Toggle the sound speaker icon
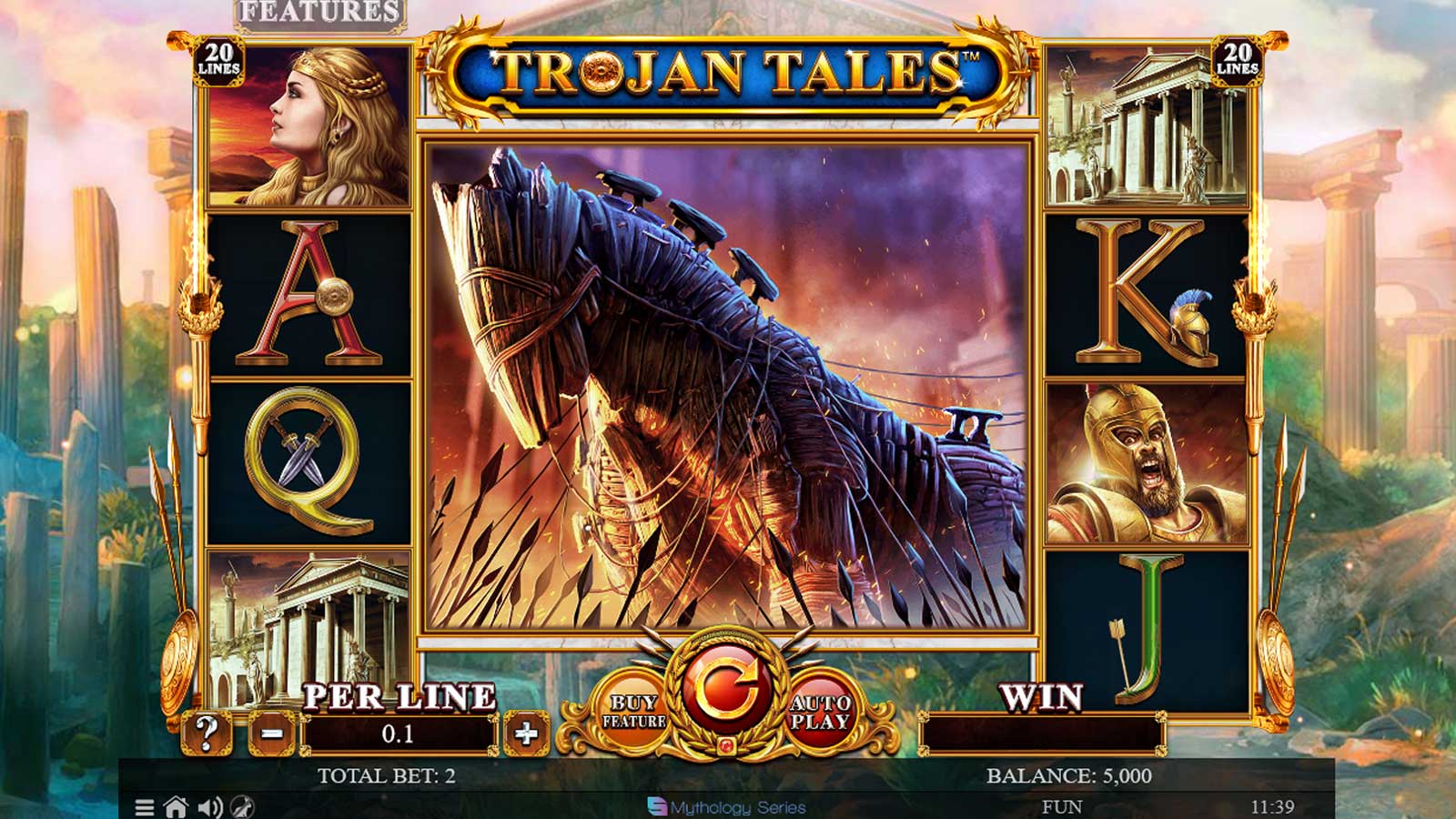Image resolution: width=1456 pixels, height=819 pixels. [210, 807]
